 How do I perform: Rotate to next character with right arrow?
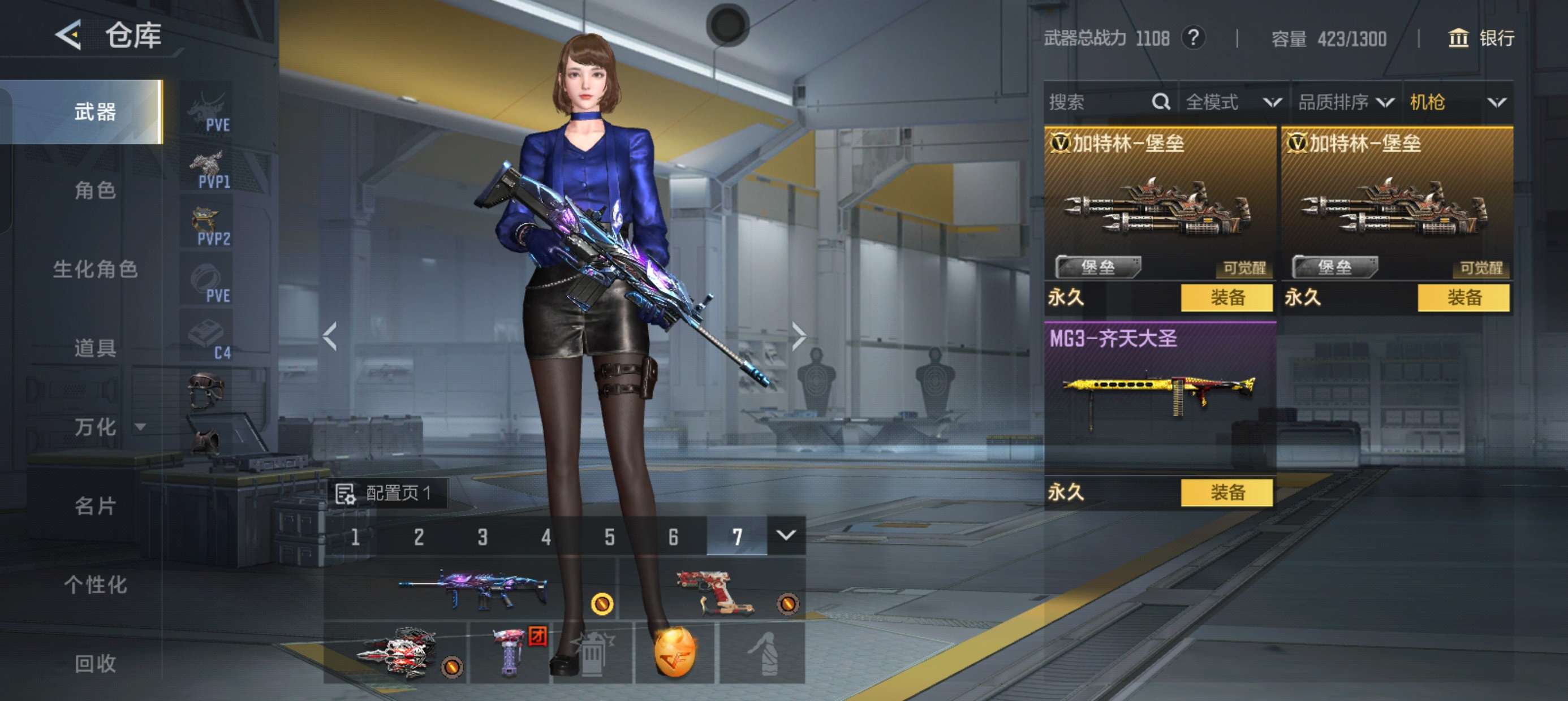coord(799,336)
